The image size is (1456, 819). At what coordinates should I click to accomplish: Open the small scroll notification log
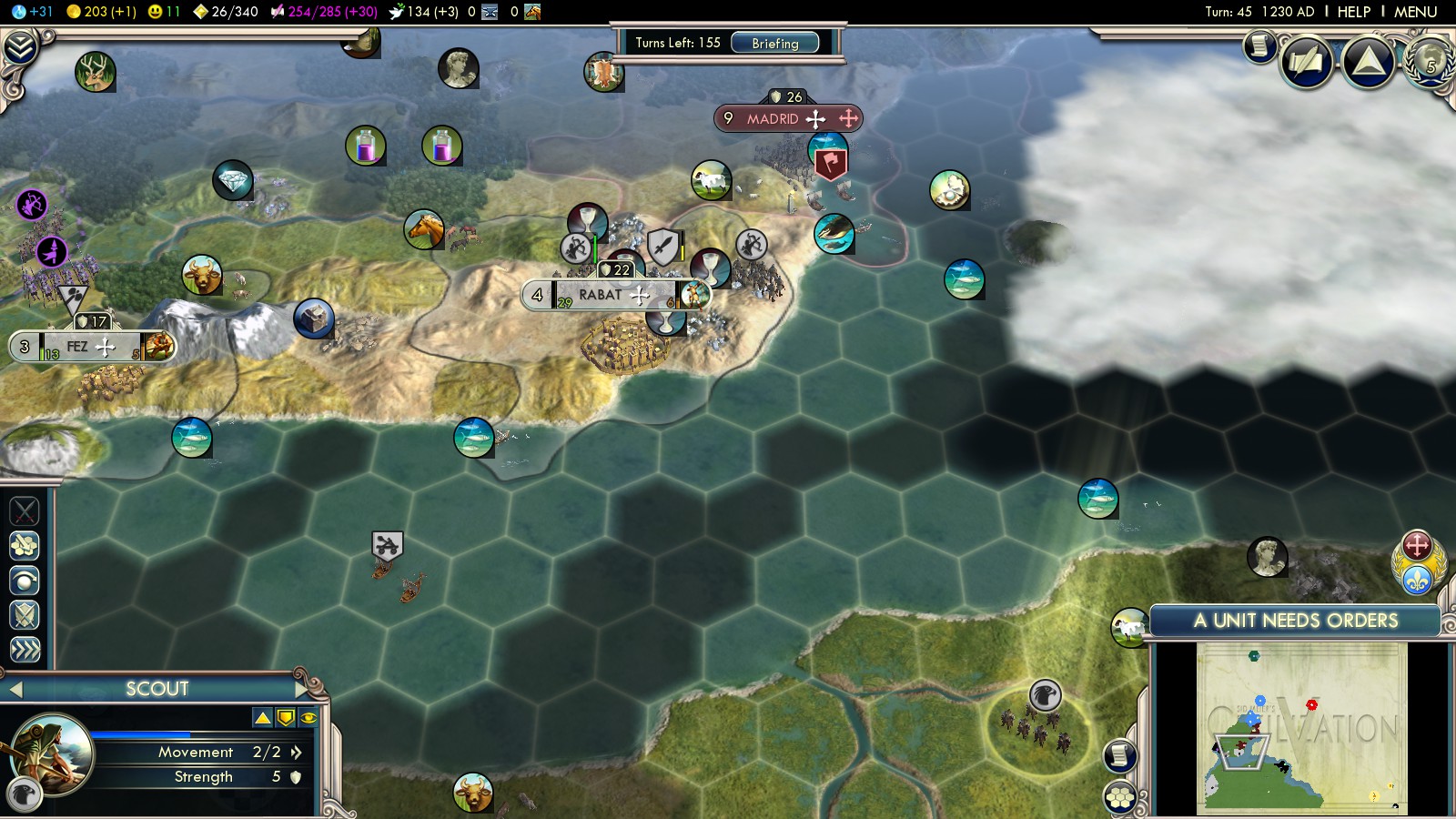(x=1260, y=45)
